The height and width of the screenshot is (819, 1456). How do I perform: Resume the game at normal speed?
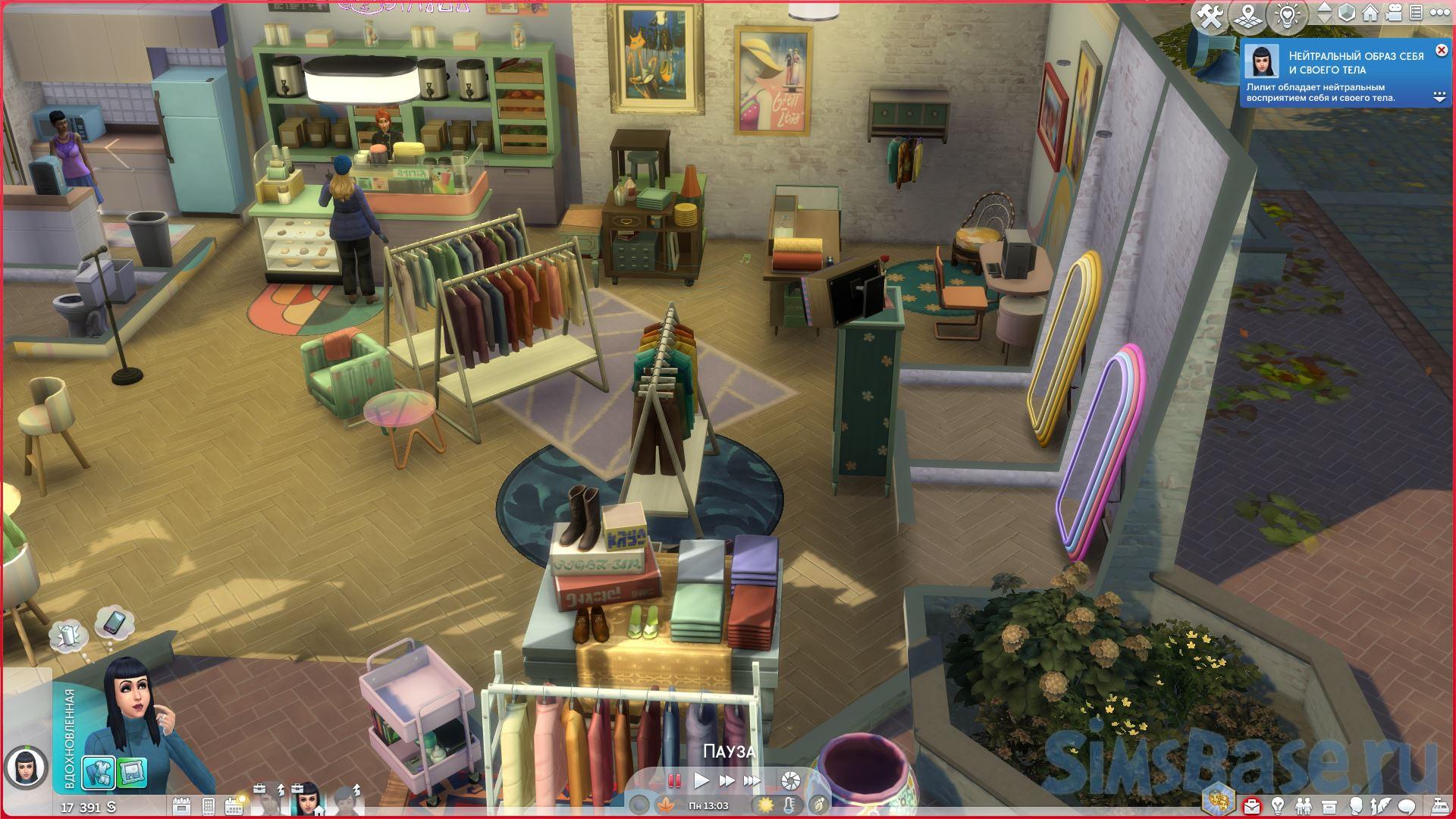[x=701, y=780]
